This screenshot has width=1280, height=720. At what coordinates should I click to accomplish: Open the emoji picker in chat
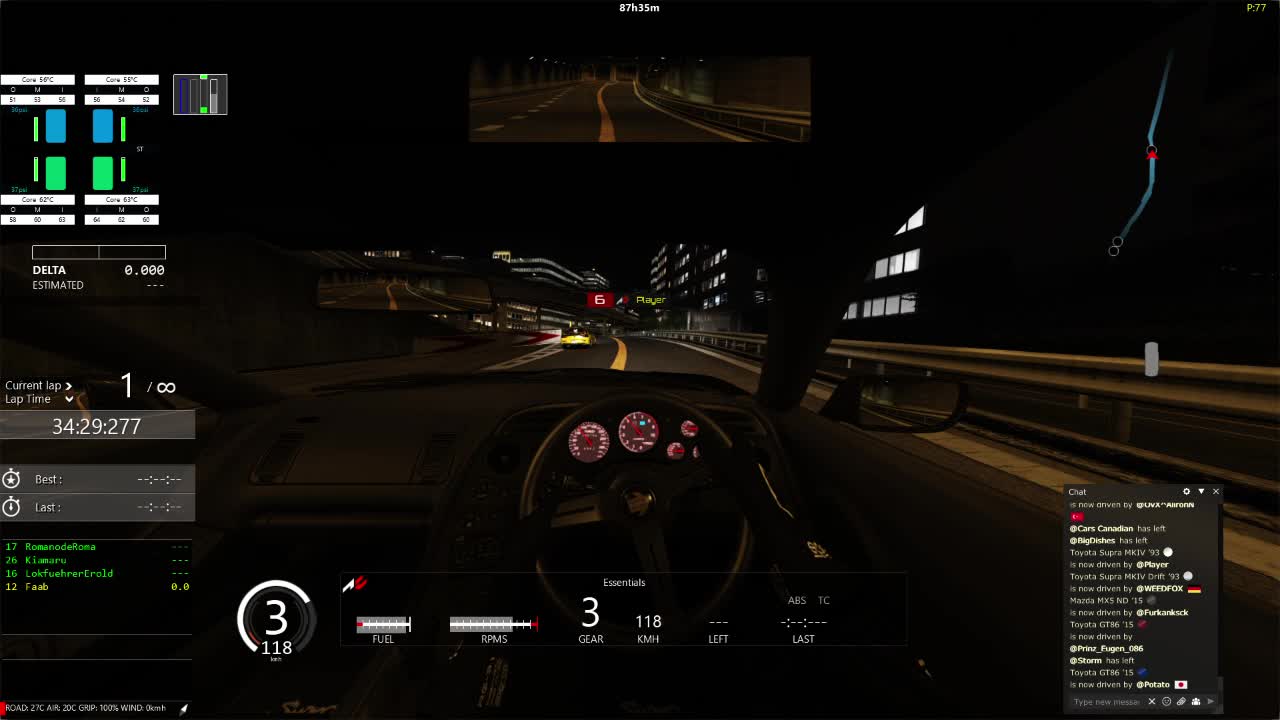click(x=1166, y=702)
